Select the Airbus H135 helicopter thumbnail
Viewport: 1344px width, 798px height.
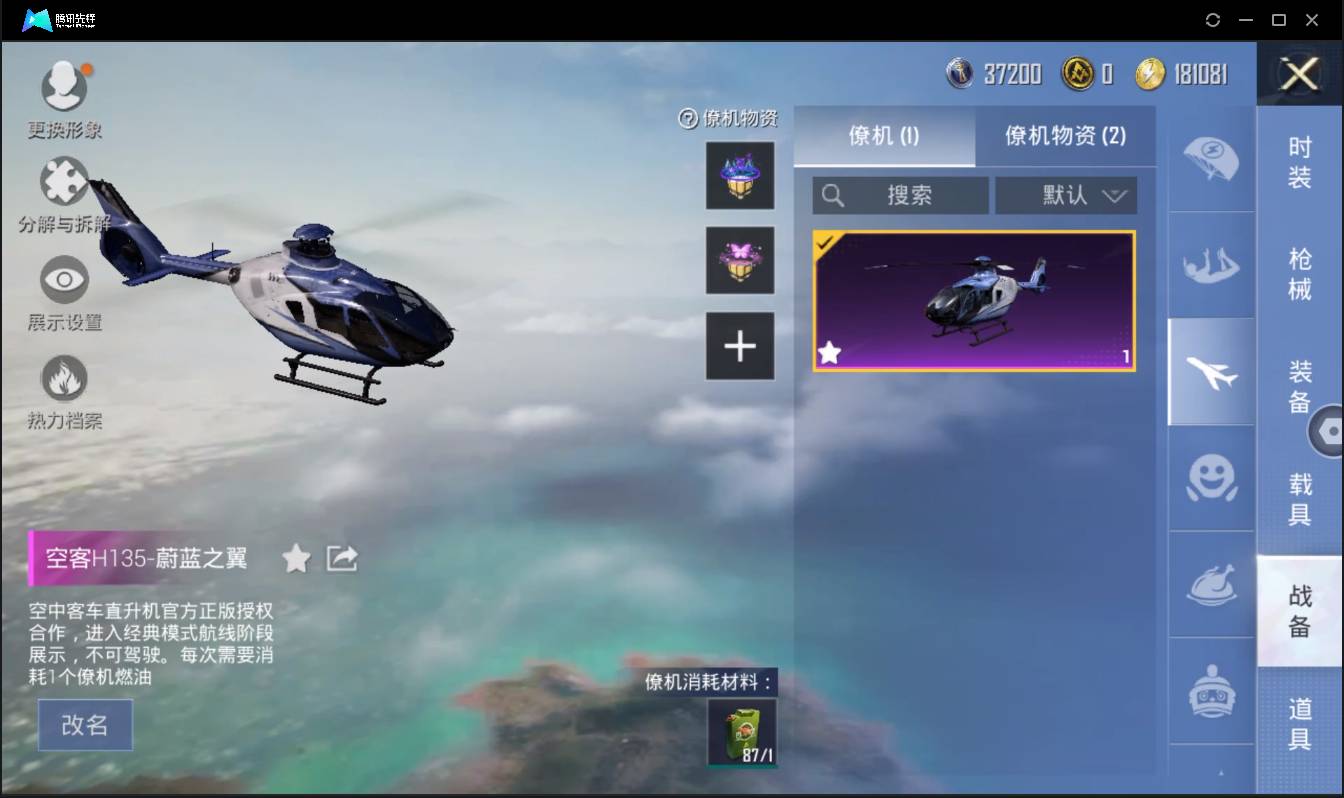[973, 299]
